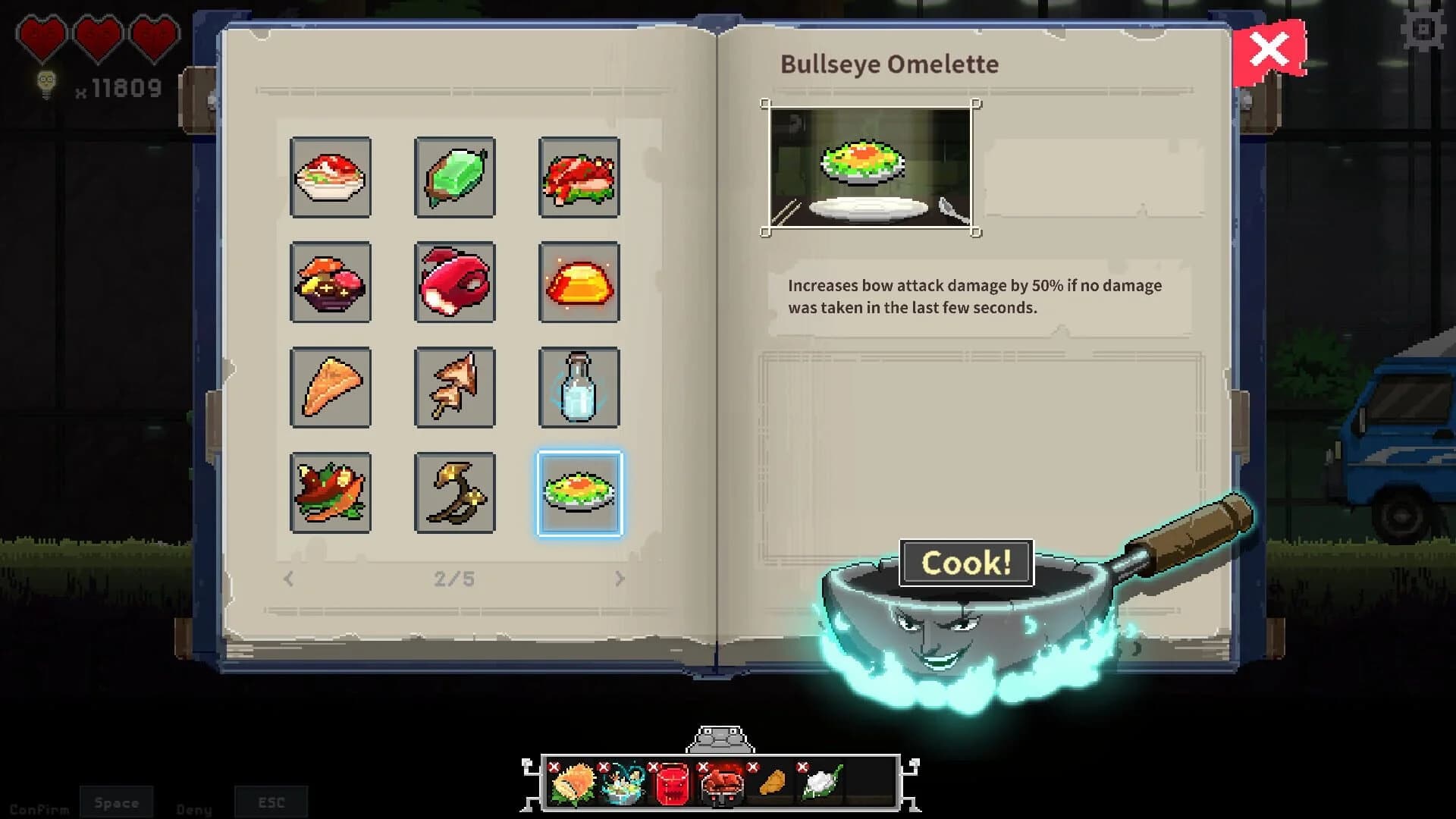
Task: Open the settings gear in the top corner
Action: (x=1424, y=30)
